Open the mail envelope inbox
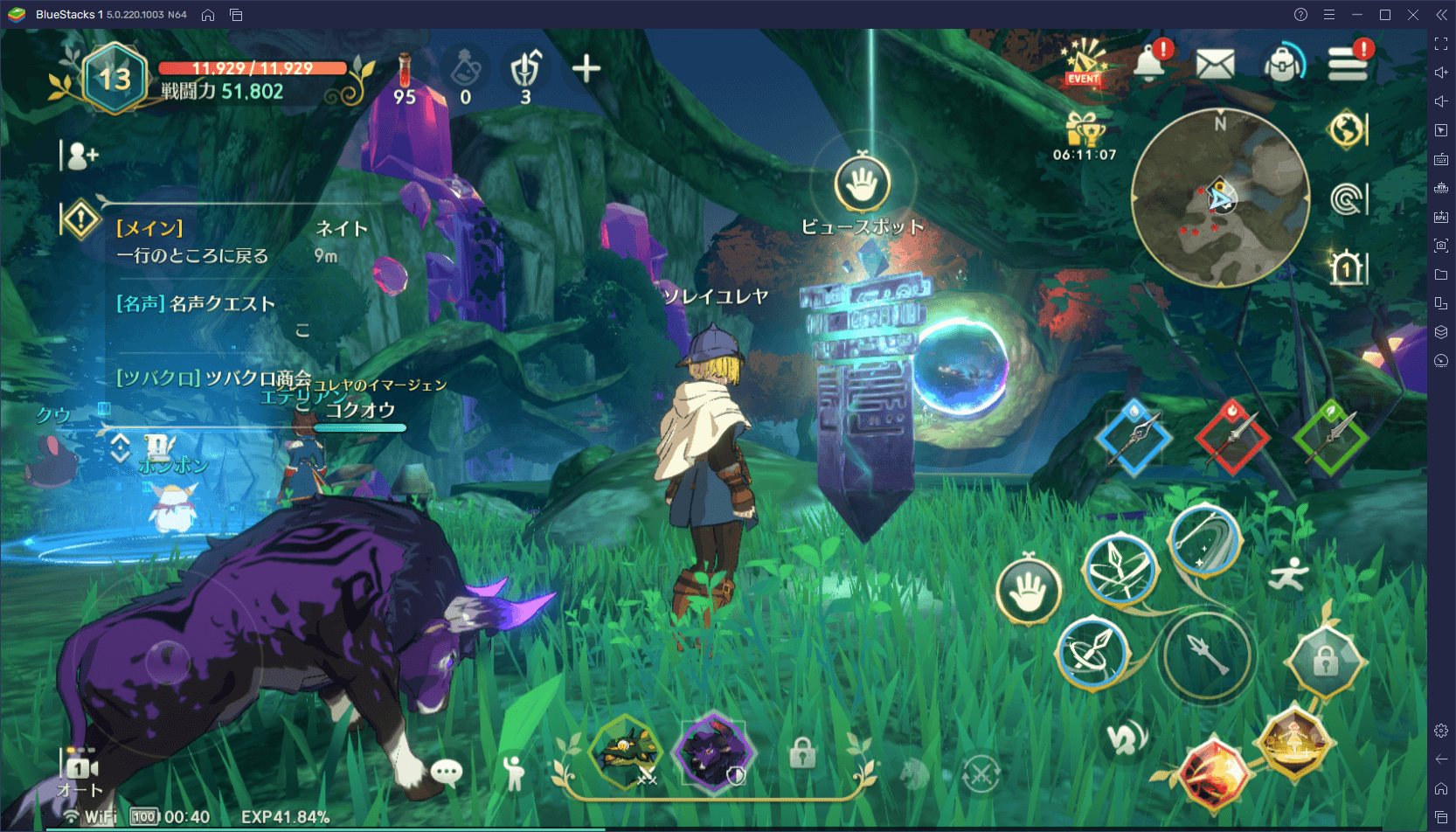1456x832 pixels. tap(1215, 64)
